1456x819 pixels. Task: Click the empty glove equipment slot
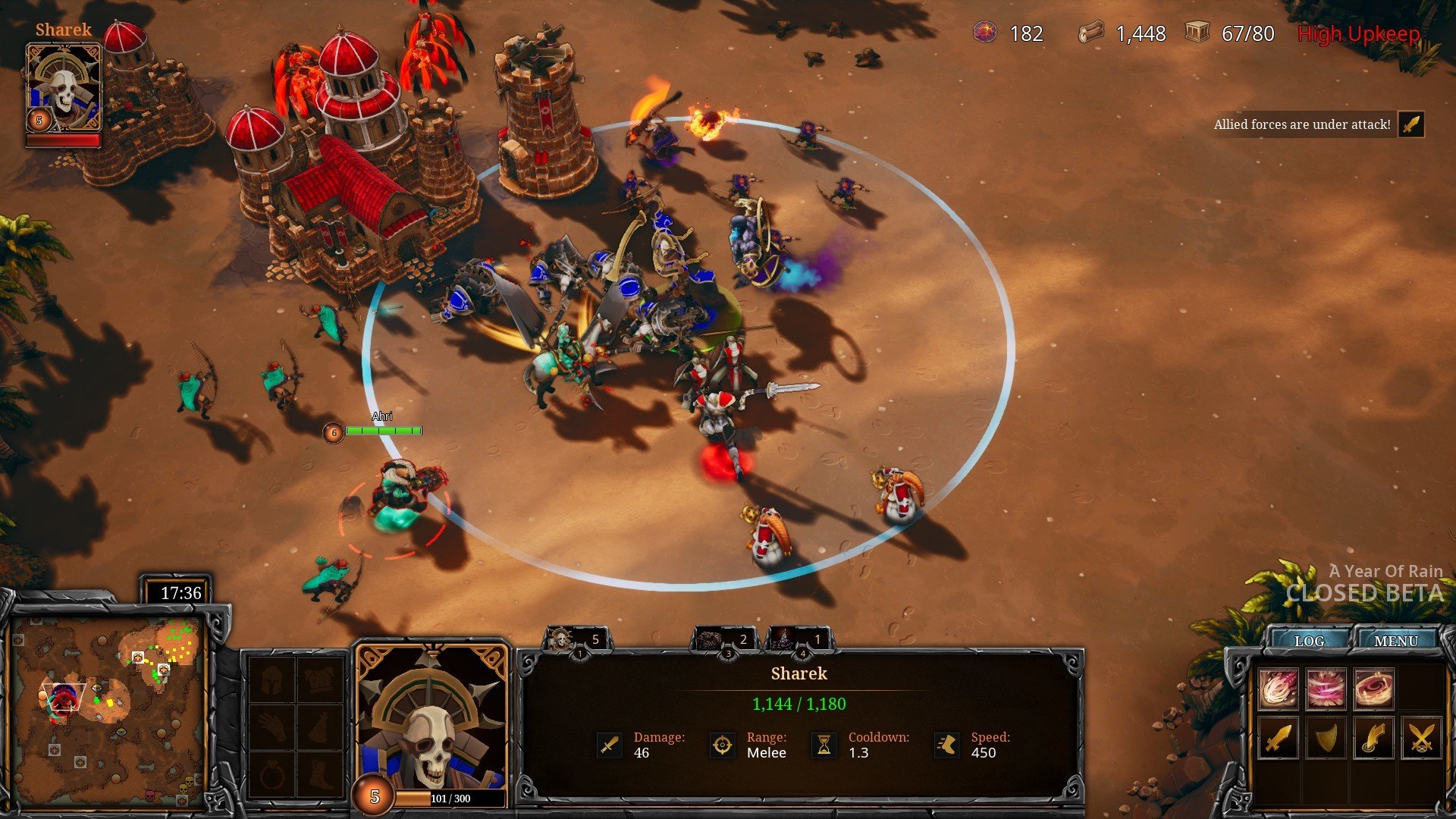tap(273, 727)
